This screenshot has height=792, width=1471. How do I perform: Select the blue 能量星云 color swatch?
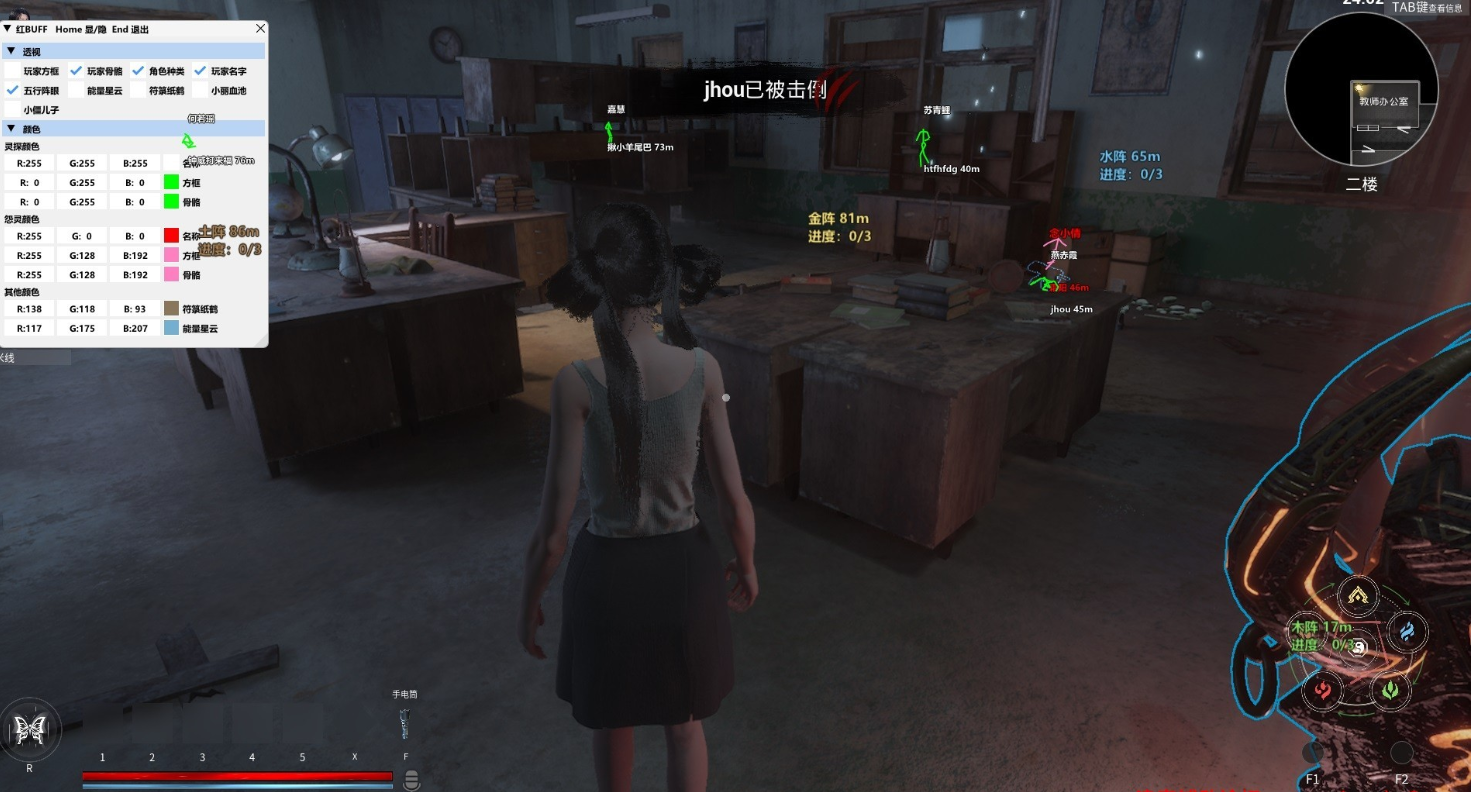tap(171, 328)
